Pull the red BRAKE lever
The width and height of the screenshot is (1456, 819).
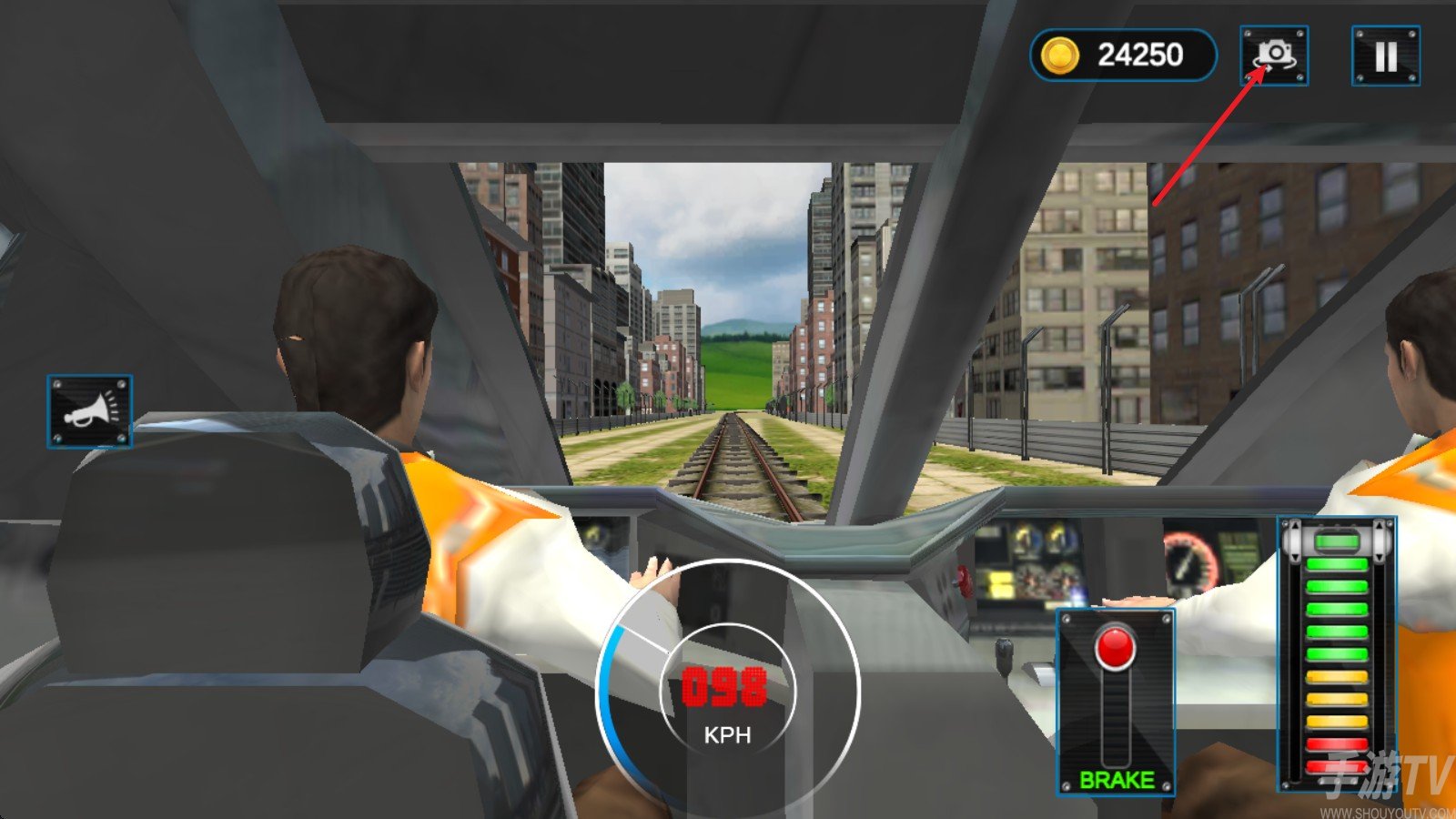1115,650
